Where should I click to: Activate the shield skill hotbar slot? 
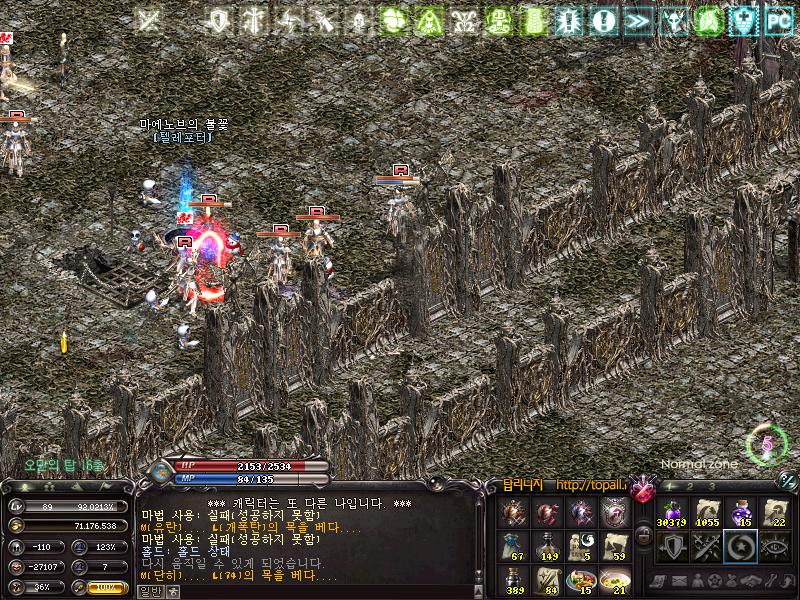pyautogui.click(x=672, y=546)
